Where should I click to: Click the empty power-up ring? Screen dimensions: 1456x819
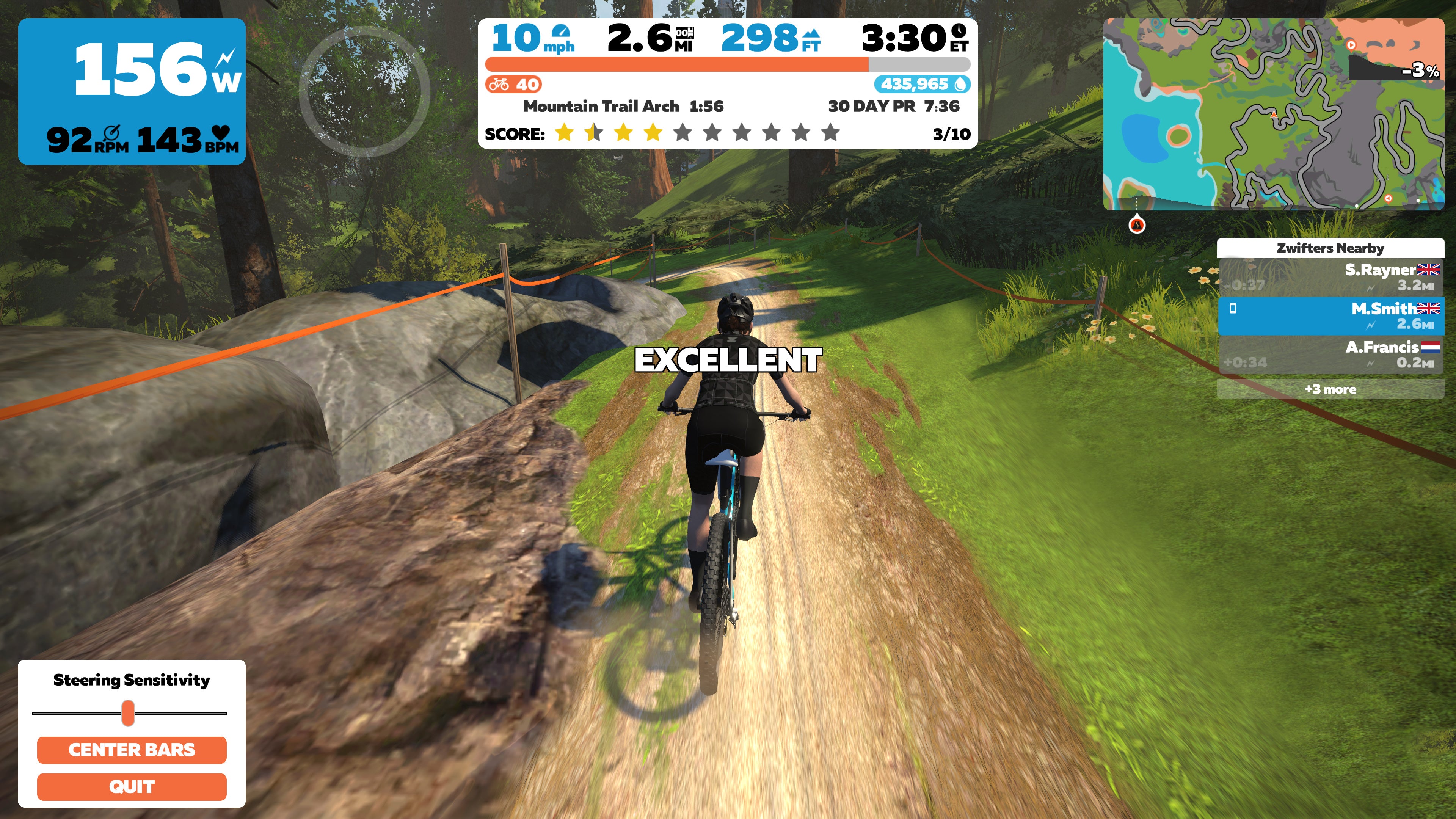coord(364,91)
